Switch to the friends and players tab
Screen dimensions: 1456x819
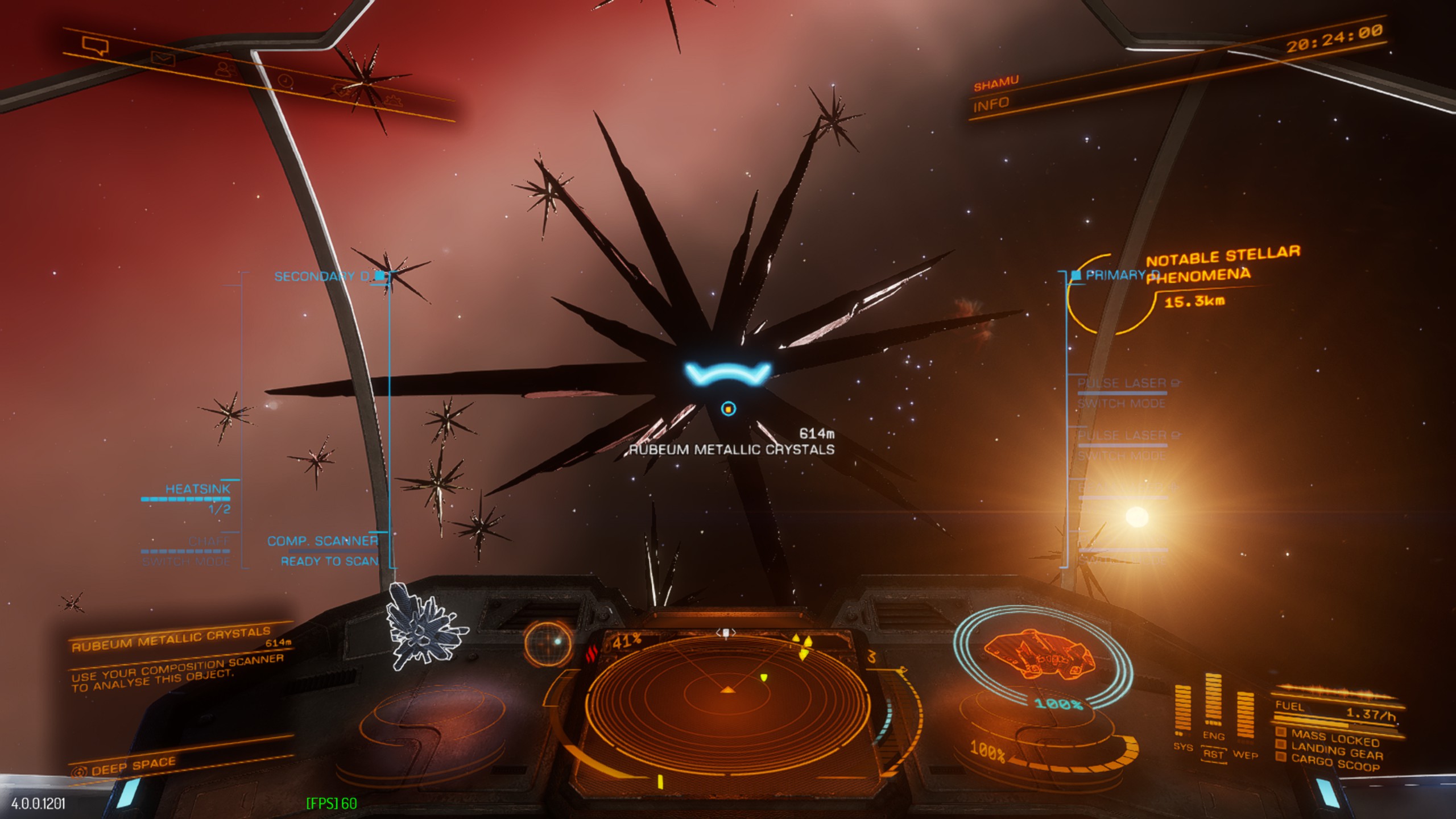(226, 69)
